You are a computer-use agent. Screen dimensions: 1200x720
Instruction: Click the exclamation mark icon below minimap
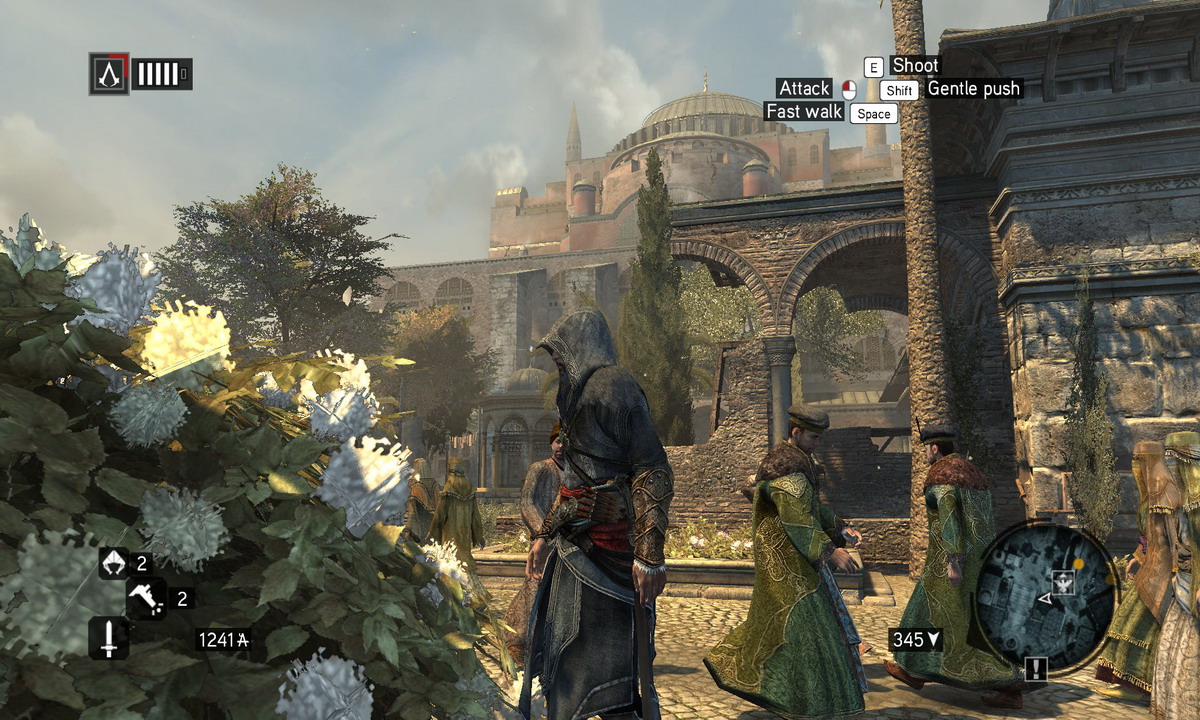coord(1035,669)
